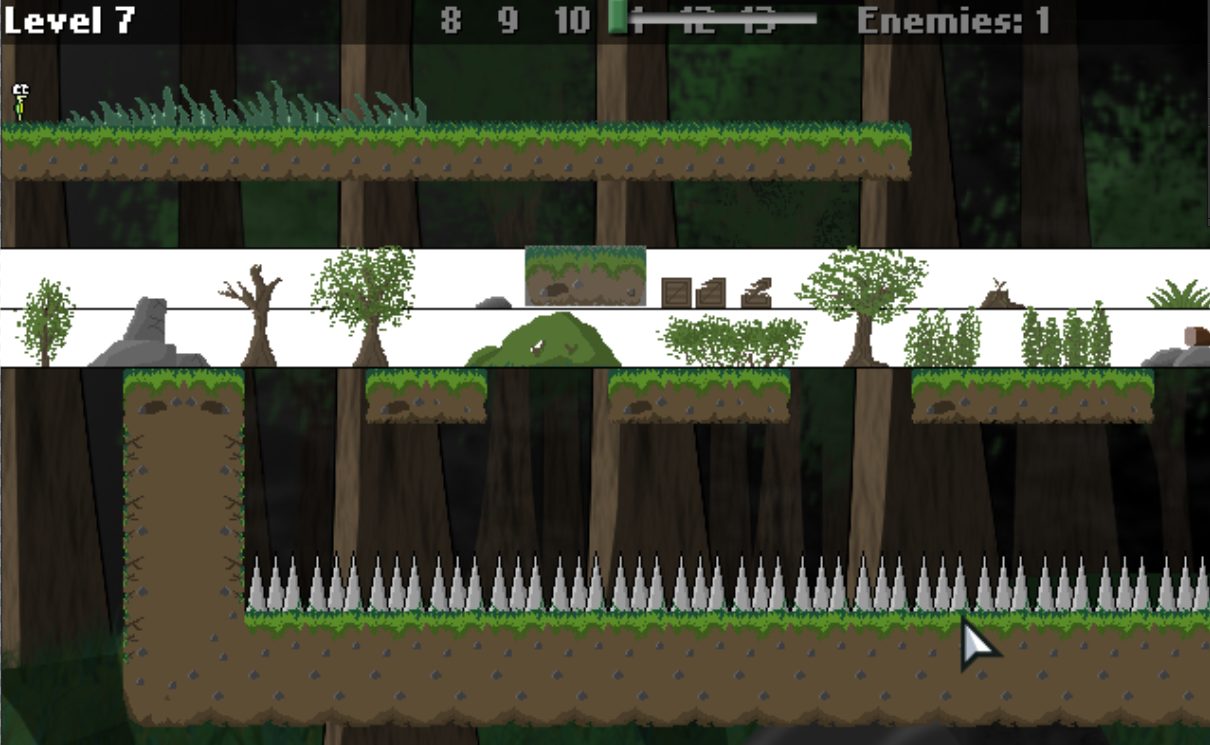Viewport: 1210px width, 745px height.
Task: Switch to level 9
Action: [x=509, y=20]
